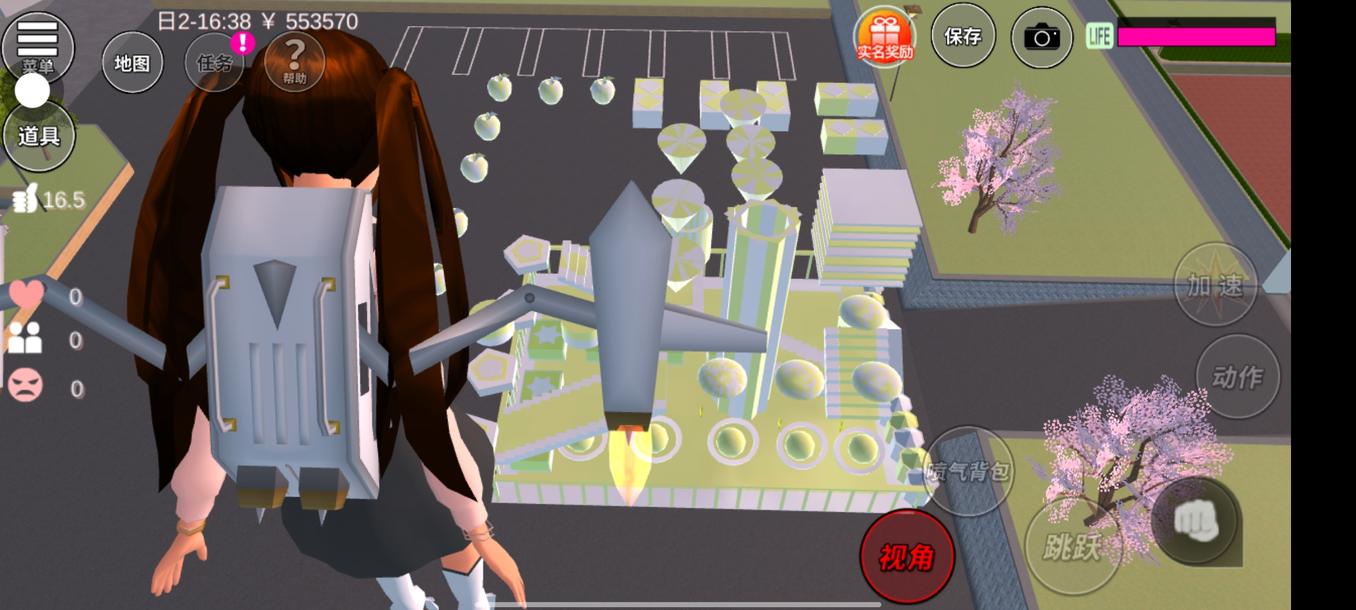The image size is (1356, 610).
Task: Open the camera screenshot mode
Action: pos(1041,38)
